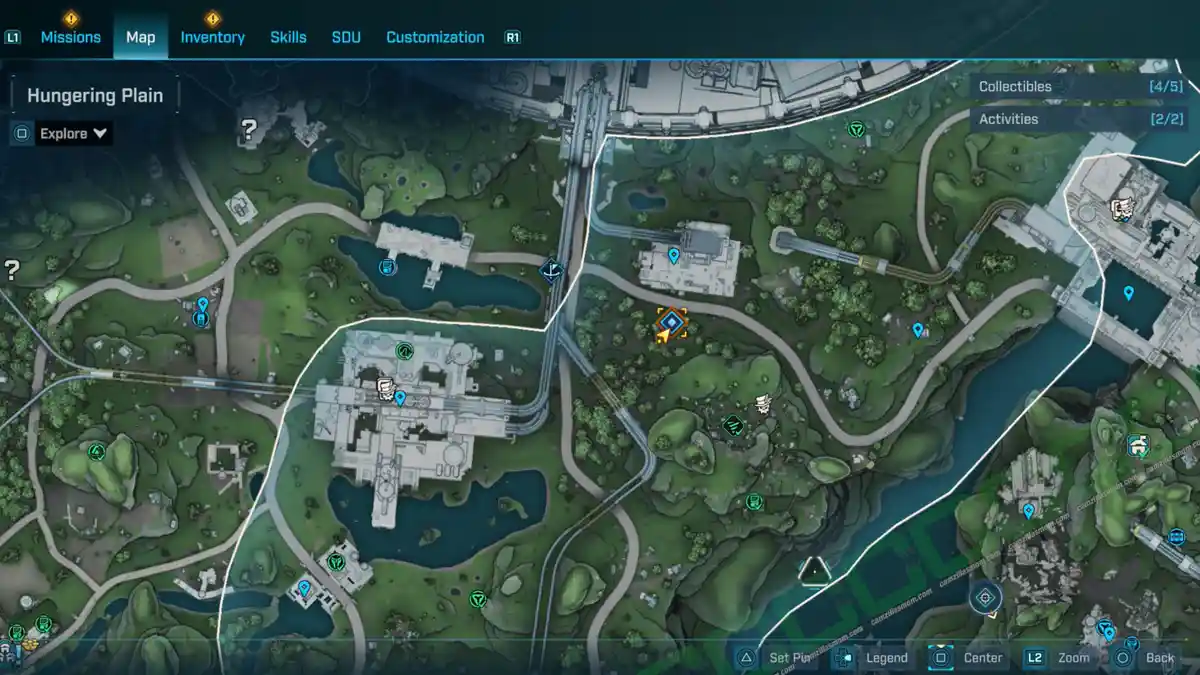Expand the Explore filter dropdown
Image resolution: width=1200 pixels, height=675 pixels.
tap(74, 133)
